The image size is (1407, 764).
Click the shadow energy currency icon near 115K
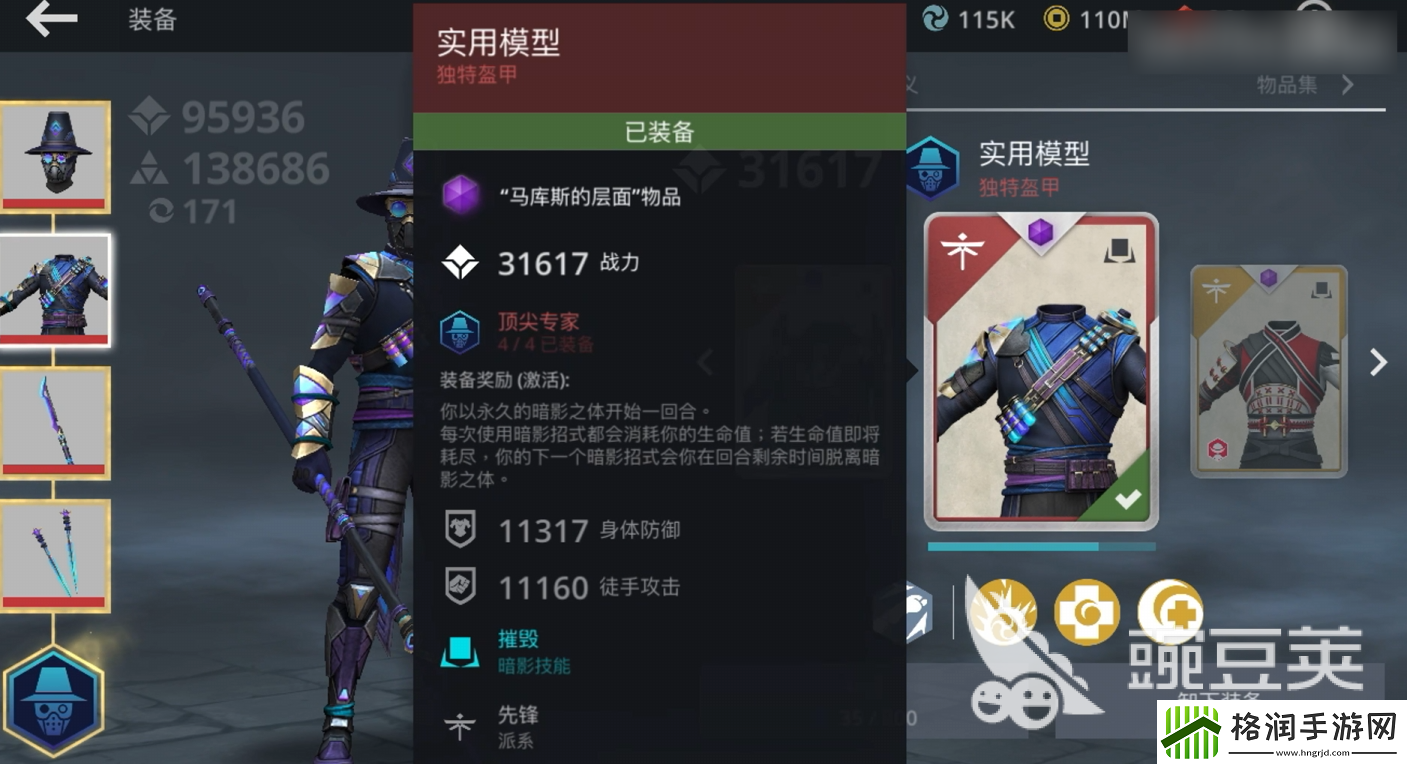tap(936, 18)
